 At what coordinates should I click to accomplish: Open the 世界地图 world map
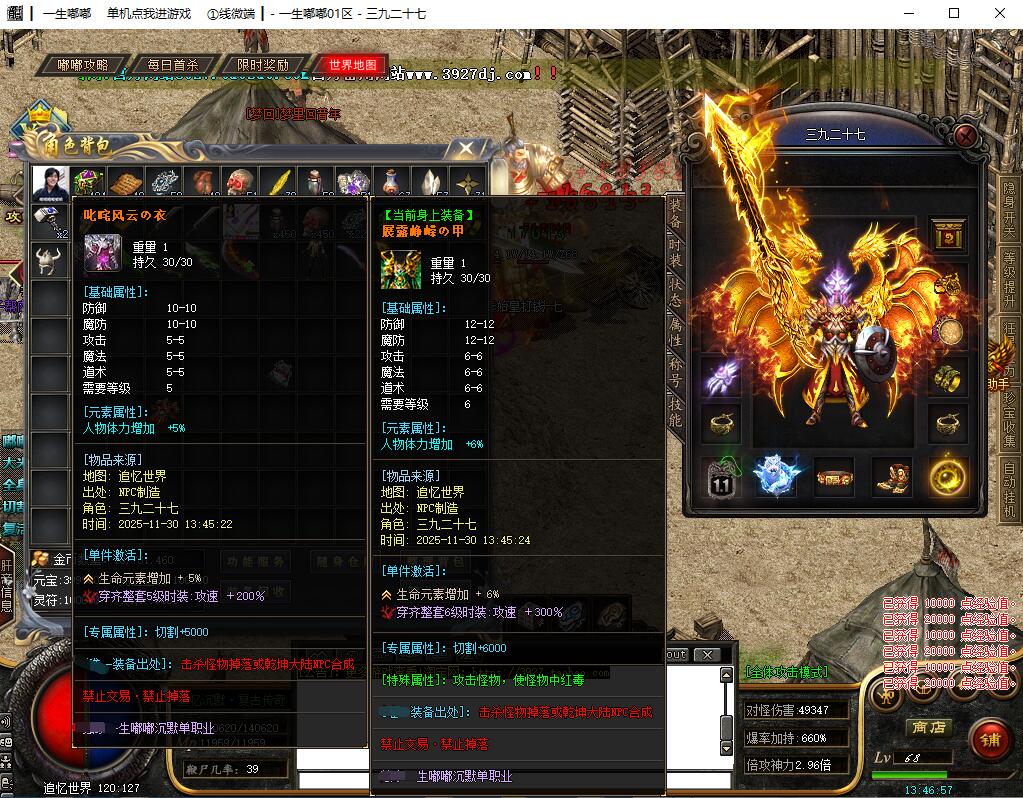[352, 65]
